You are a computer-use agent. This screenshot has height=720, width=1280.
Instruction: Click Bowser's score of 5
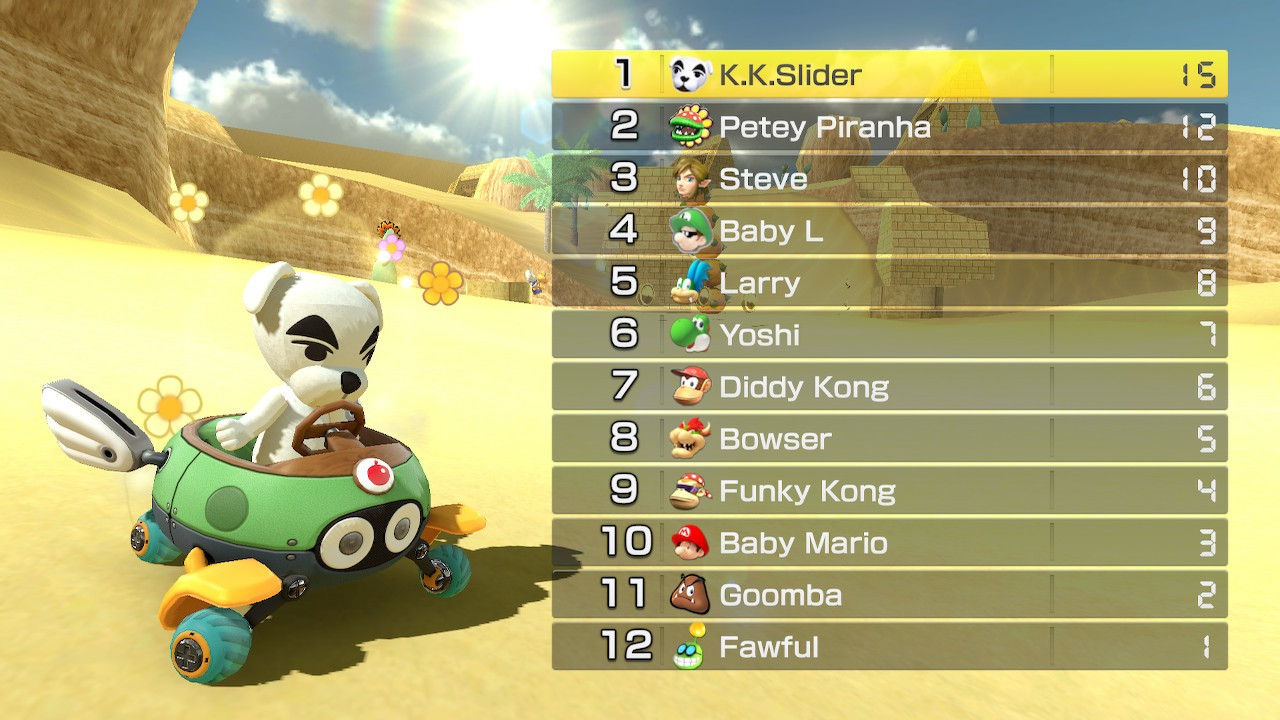[1205, 439]
